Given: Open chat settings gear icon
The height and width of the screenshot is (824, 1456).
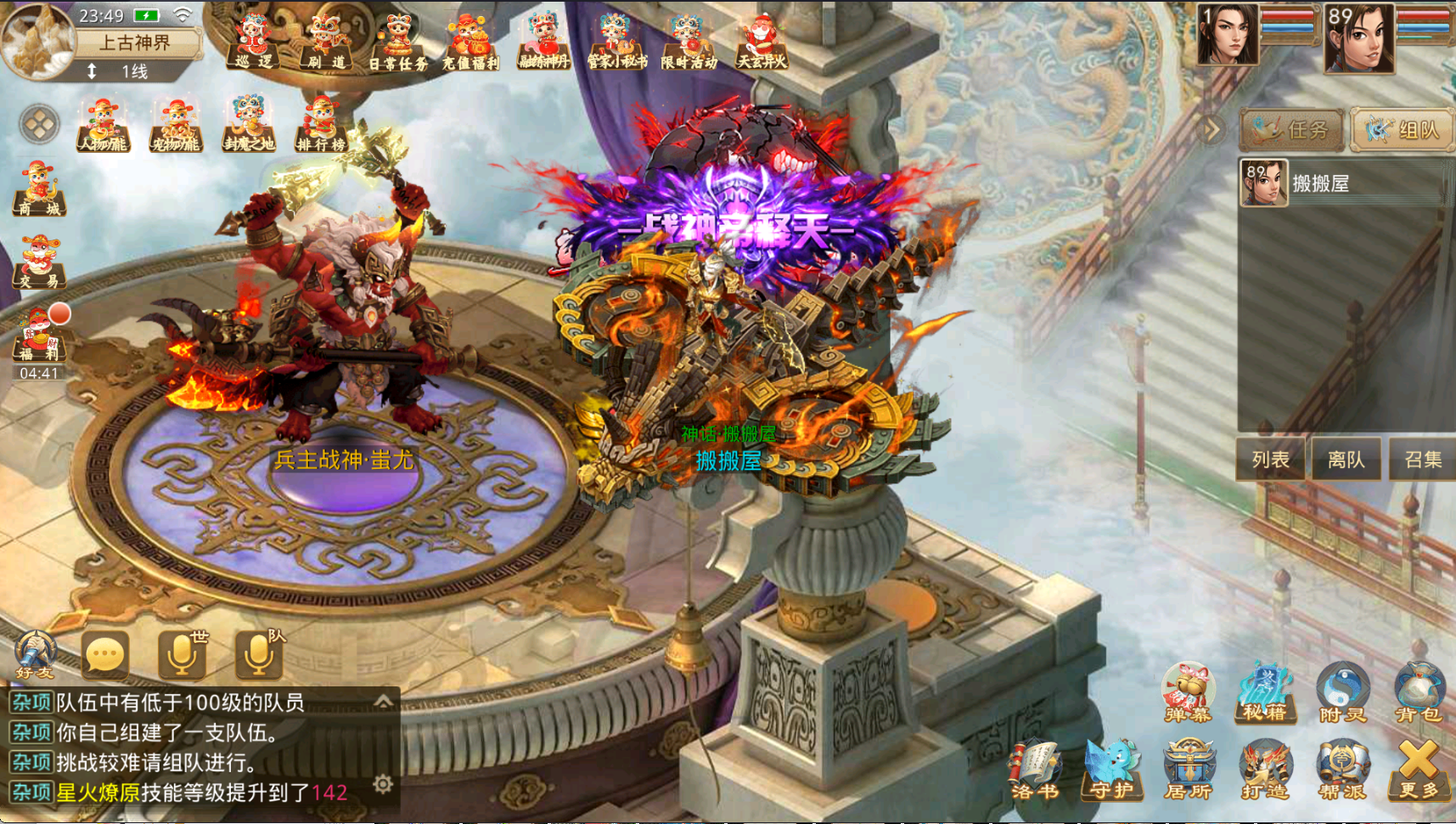Looking at the screenshot, I should [x=383, y=784].
